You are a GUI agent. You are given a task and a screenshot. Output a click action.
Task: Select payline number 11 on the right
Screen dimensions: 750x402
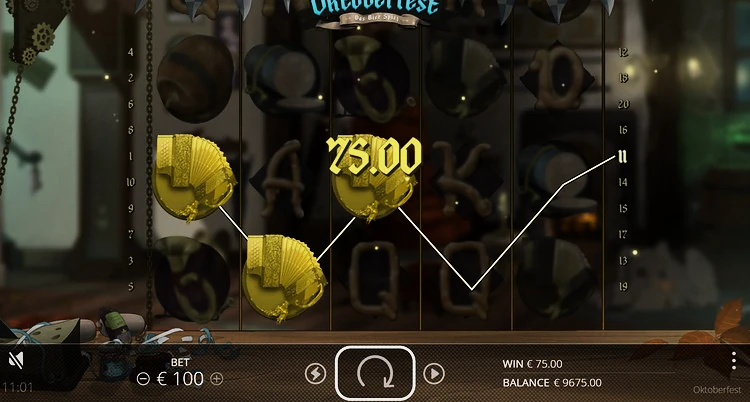pos(622,156)
